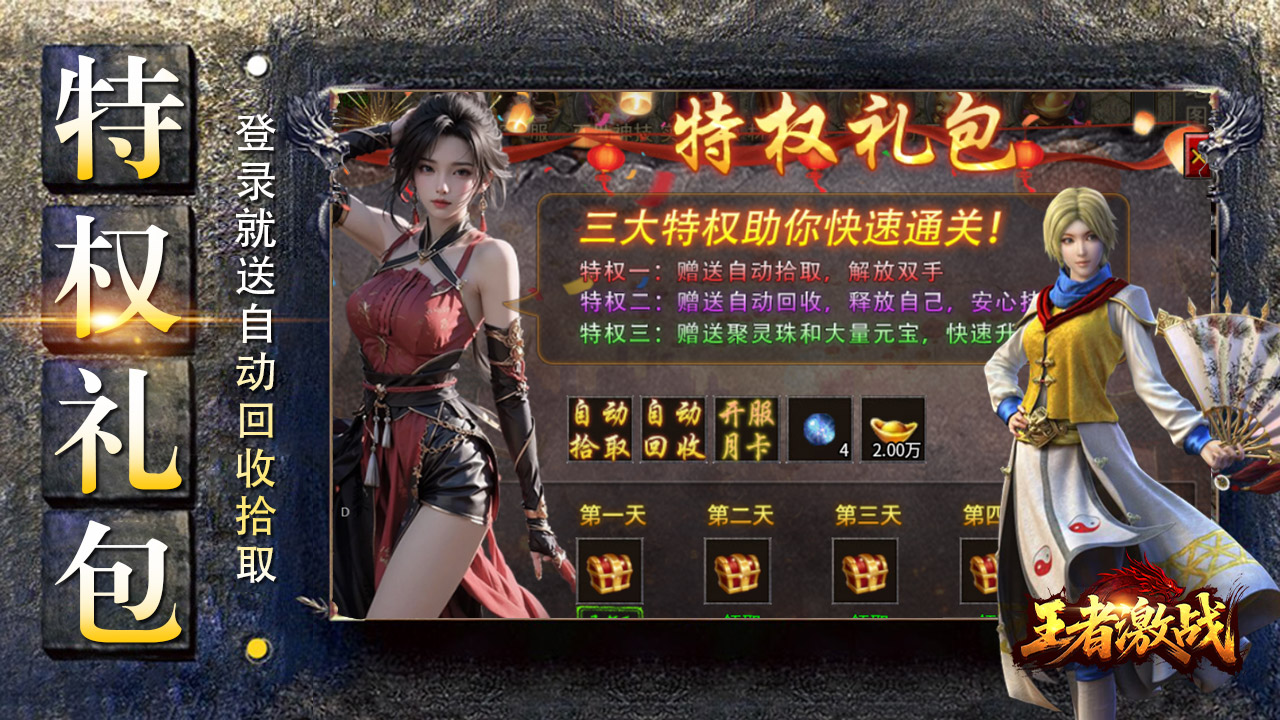Screen dimensions: 1280x720
Task: Open the day three treasure chest thumbnail
Action: pos(869,570)
